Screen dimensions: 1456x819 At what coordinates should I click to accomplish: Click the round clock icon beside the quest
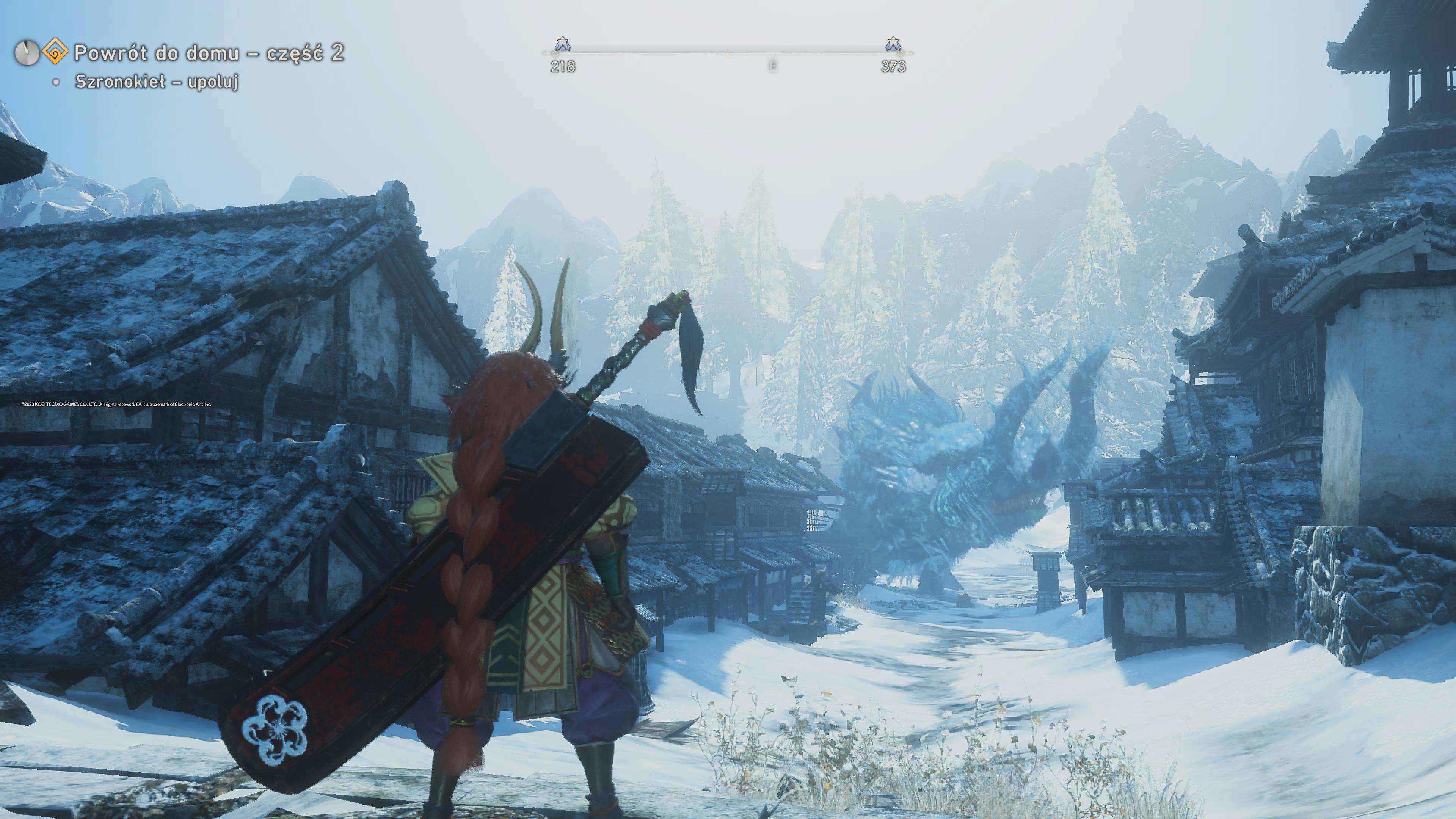point(27,53)
